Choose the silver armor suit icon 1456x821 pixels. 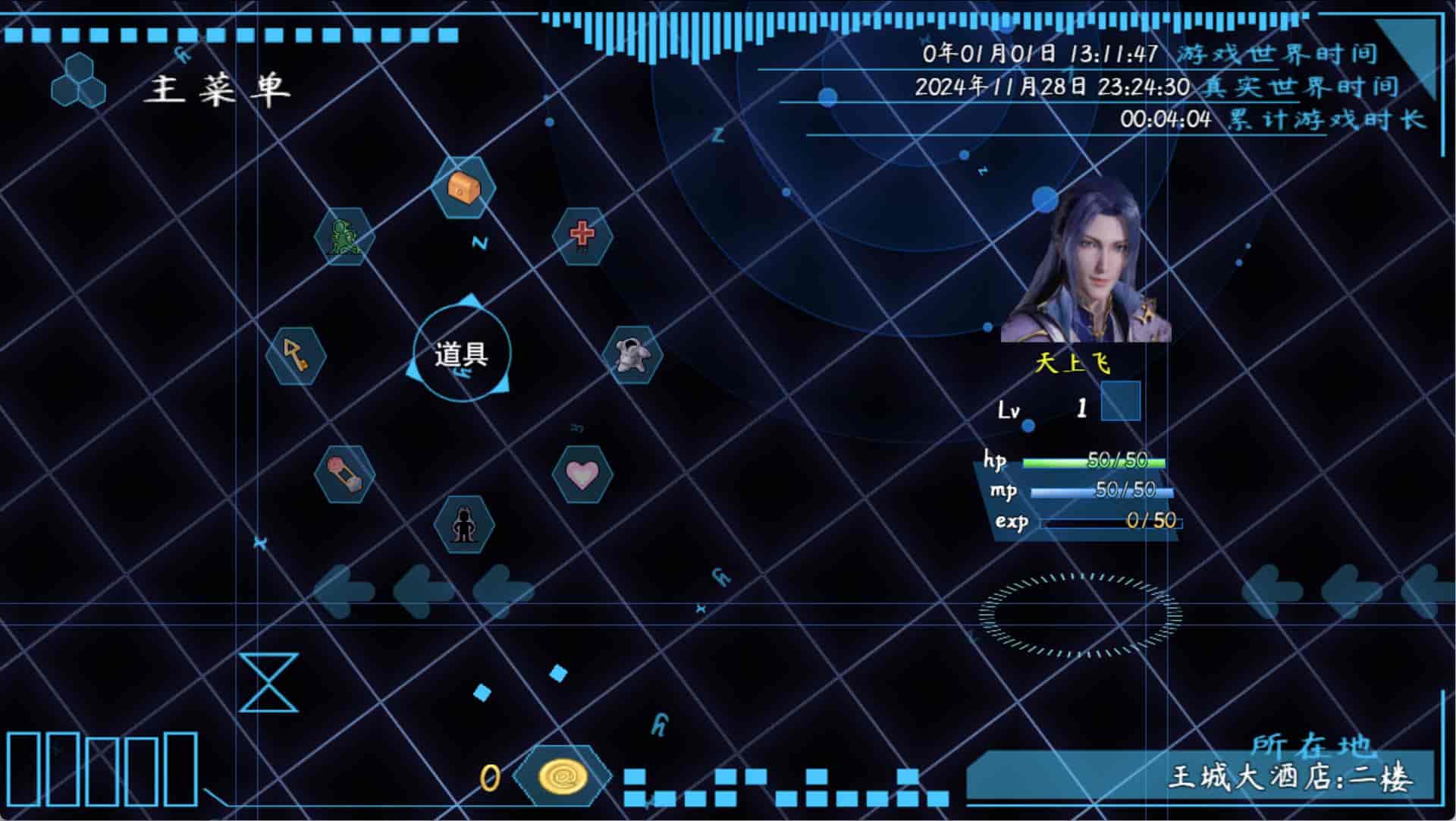(632, 354)
